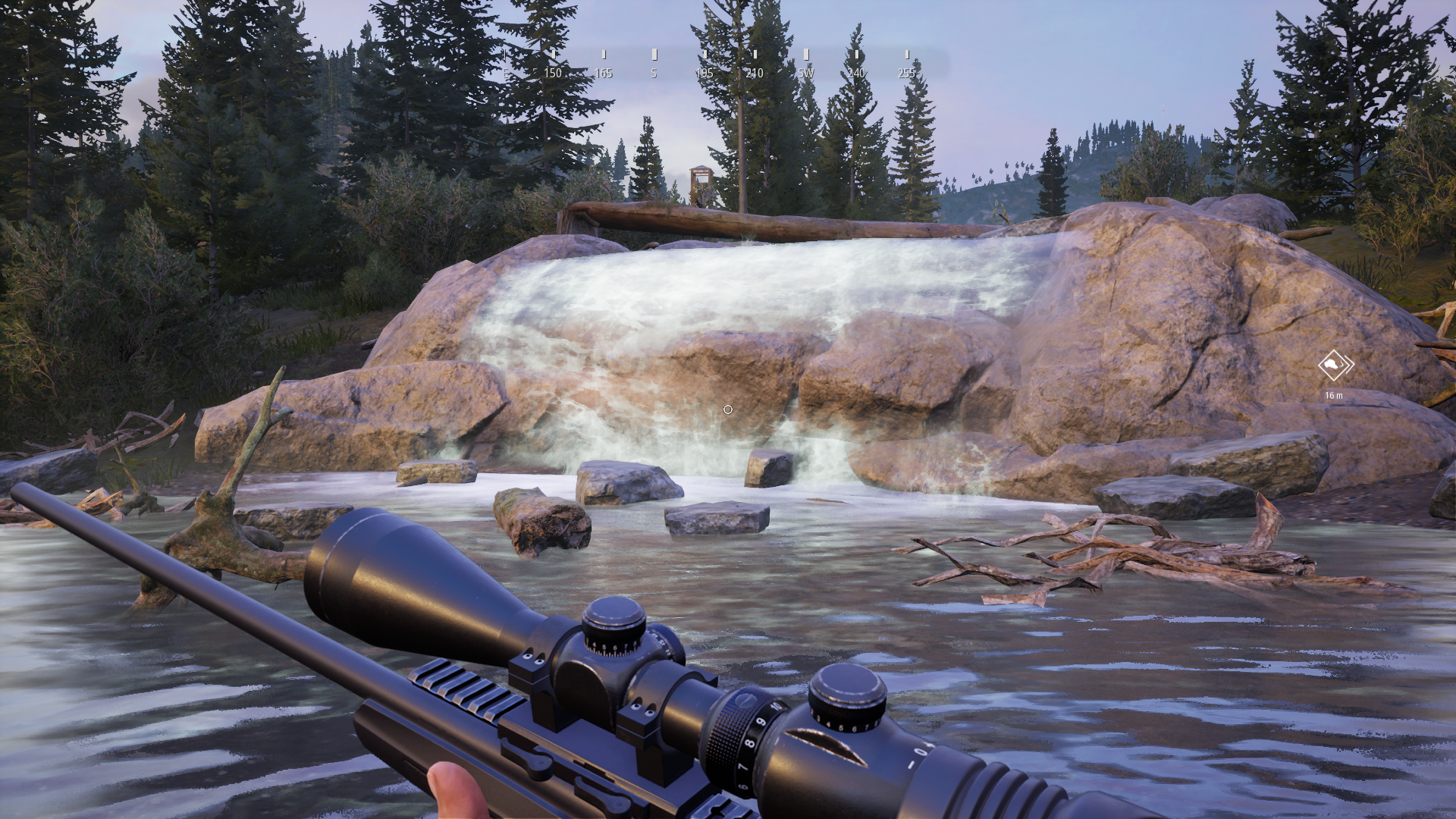Toggle the crosshair reticle at screen center
This screenshot has width=1456, height=819.
tap(727, 409)
